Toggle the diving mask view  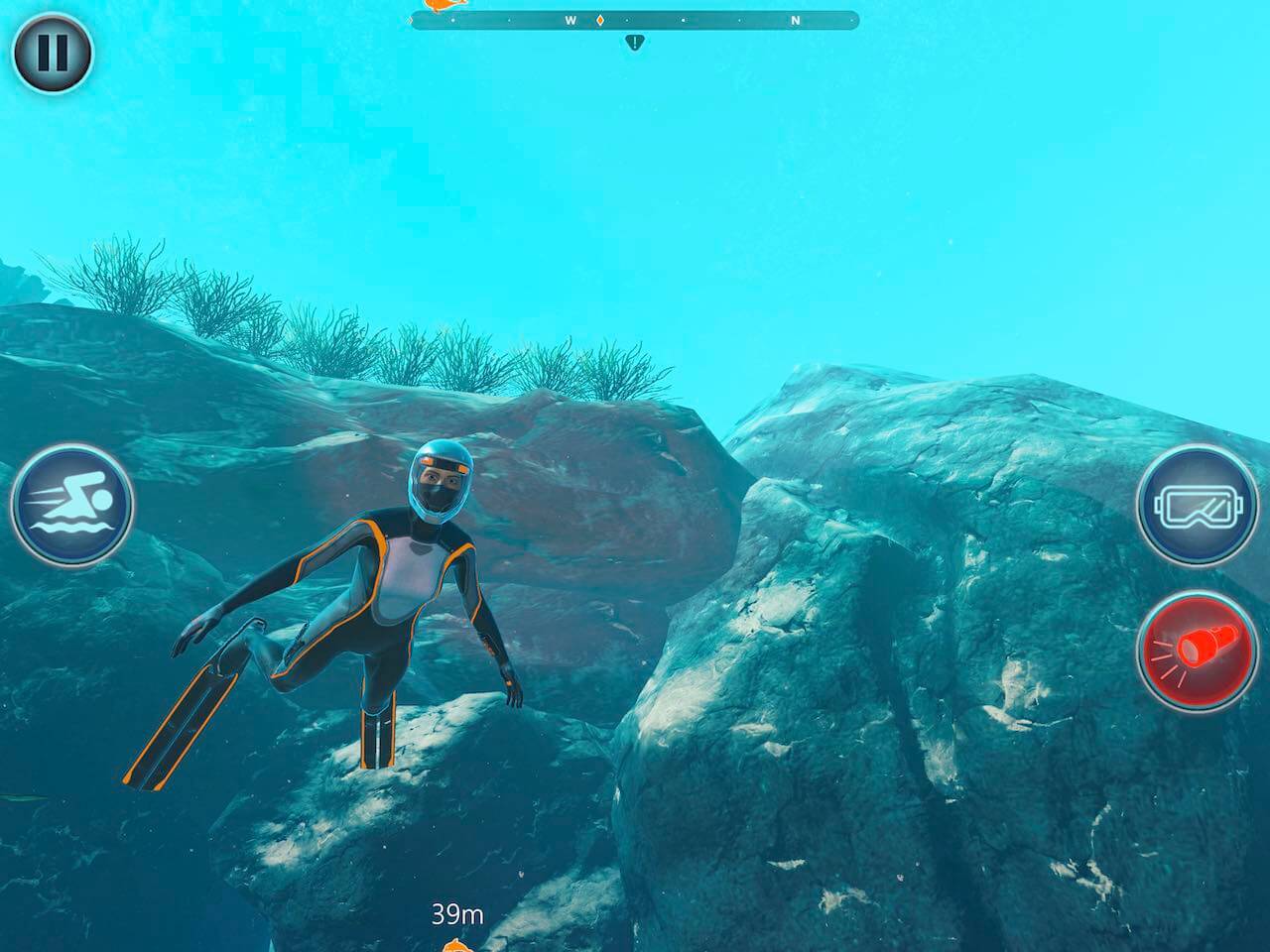click(1198, 506)
